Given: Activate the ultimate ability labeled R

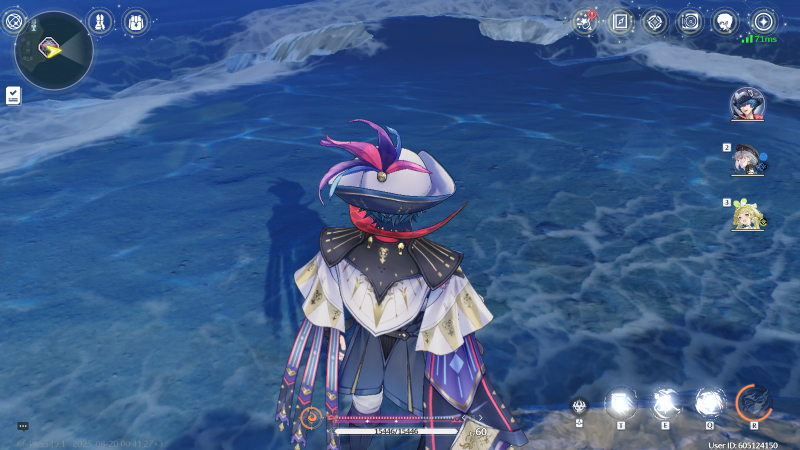Looking at the screenshot, I should coord(753,402).
